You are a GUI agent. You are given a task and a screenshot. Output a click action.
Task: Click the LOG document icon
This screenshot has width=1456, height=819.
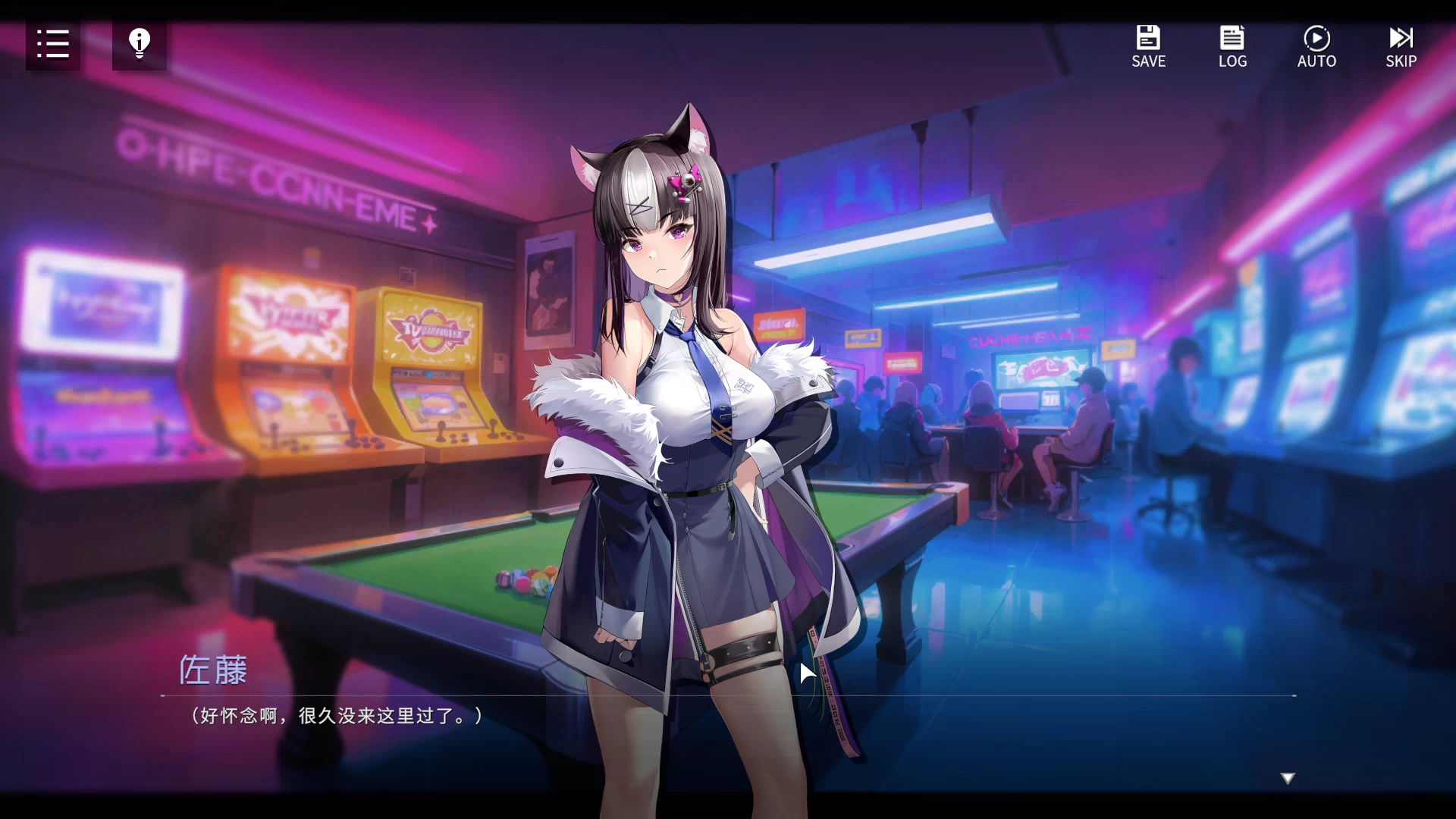tap(1232, 36)
